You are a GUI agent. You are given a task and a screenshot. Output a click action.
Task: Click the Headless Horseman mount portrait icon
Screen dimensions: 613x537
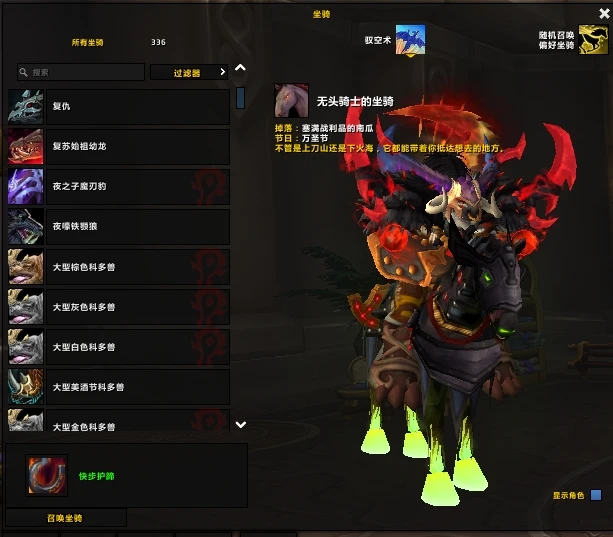tap(292, 100)
